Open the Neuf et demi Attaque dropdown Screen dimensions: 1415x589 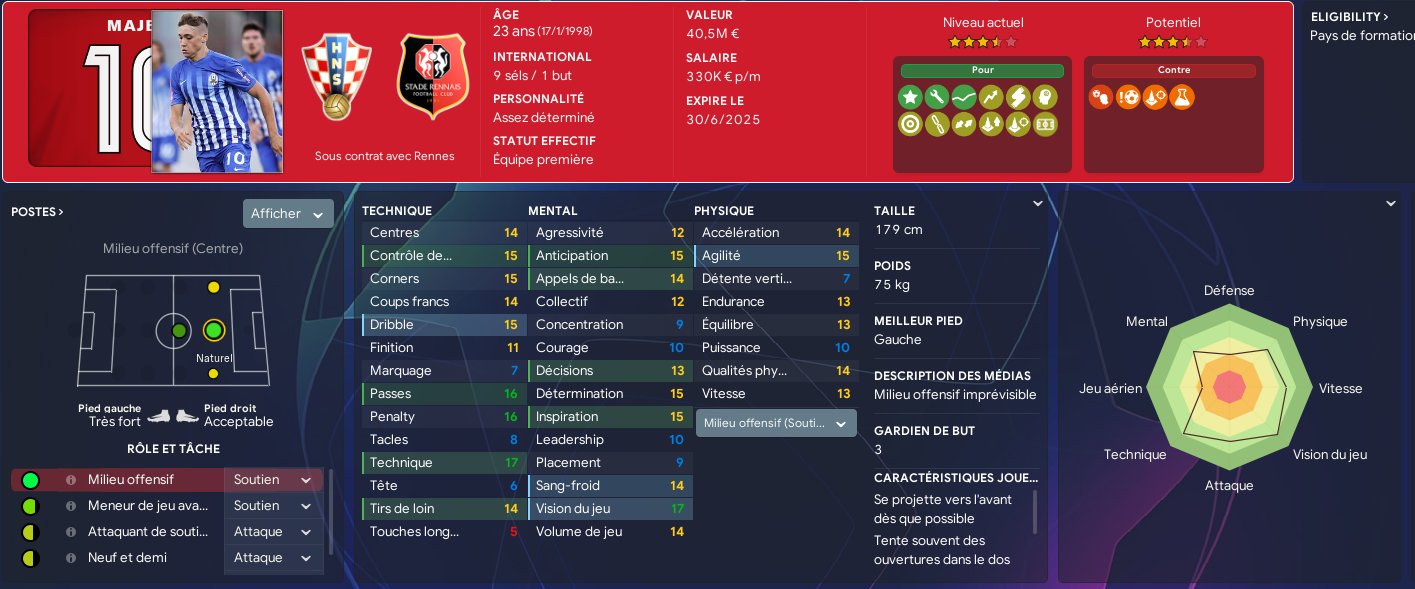coord(273,558)
